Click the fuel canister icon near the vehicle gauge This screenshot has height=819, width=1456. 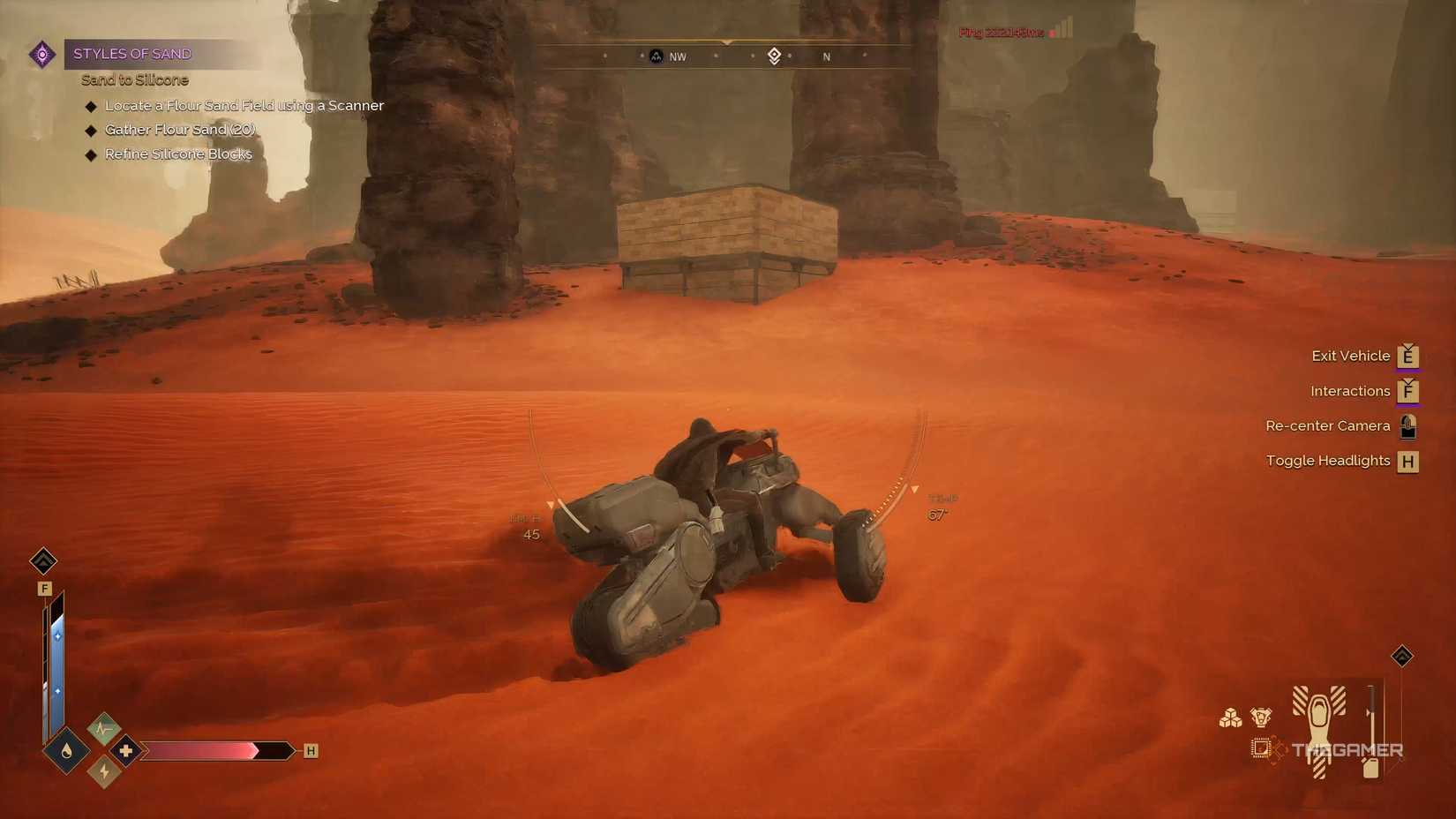tap(1371, 768)
